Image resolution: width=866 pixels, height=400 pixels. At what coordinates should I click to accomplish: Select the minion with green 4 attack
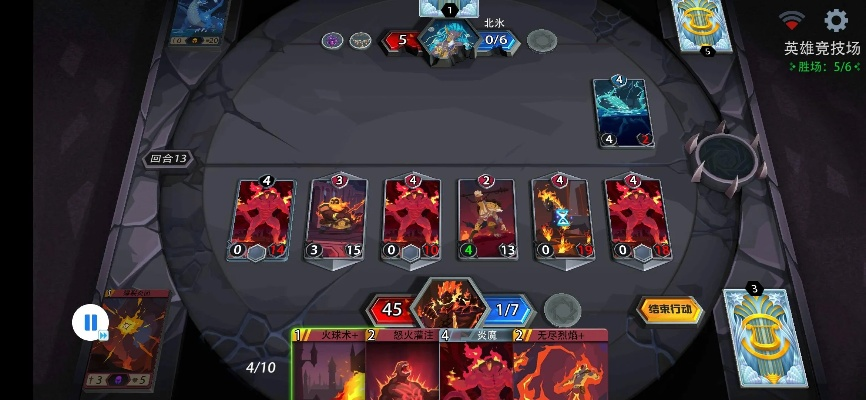pyautogui.click(x=486, y=220)
